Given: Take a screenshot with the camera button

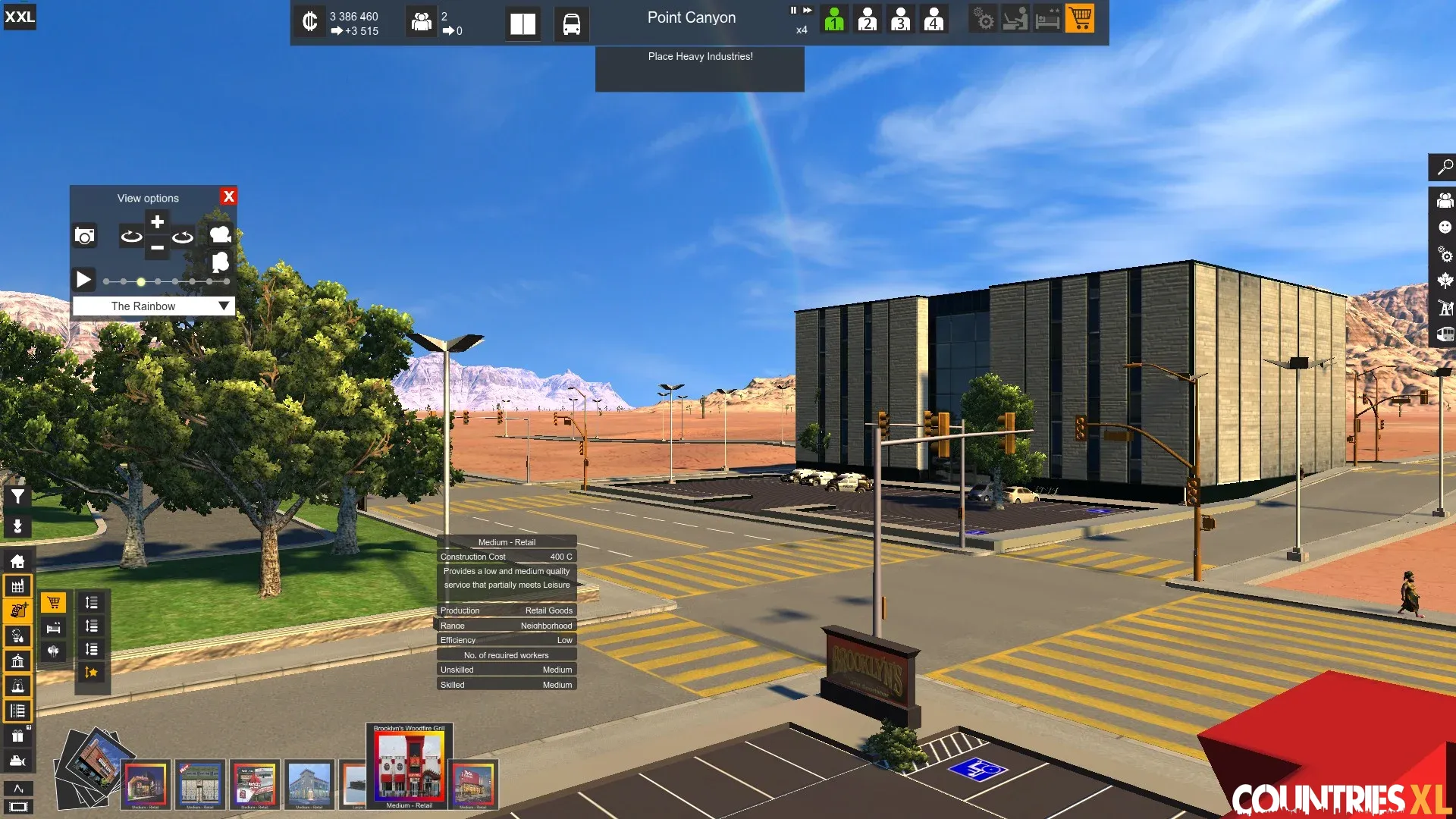Looking at the screenshot, I should (85, 237).
